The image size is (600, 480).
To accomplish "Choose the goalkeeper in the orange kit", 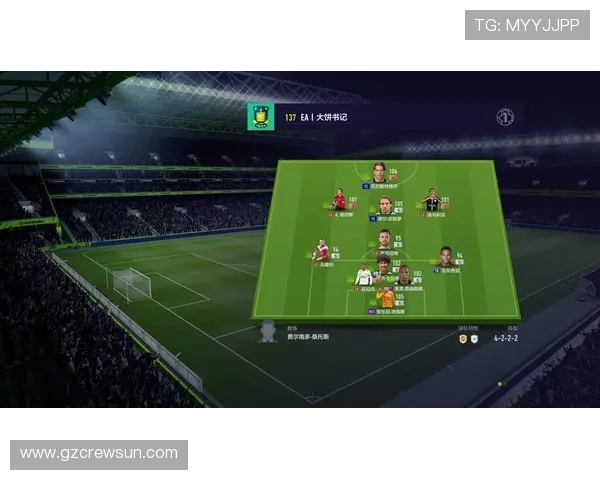I will [385, 297].
